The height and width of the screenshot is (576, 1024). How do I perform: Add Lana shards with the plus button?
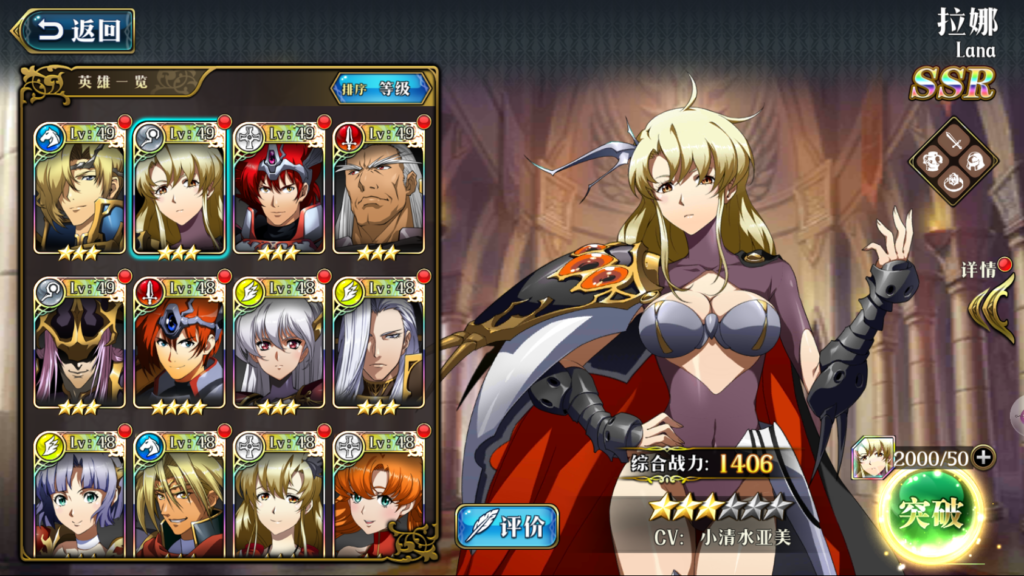point(983,458)
